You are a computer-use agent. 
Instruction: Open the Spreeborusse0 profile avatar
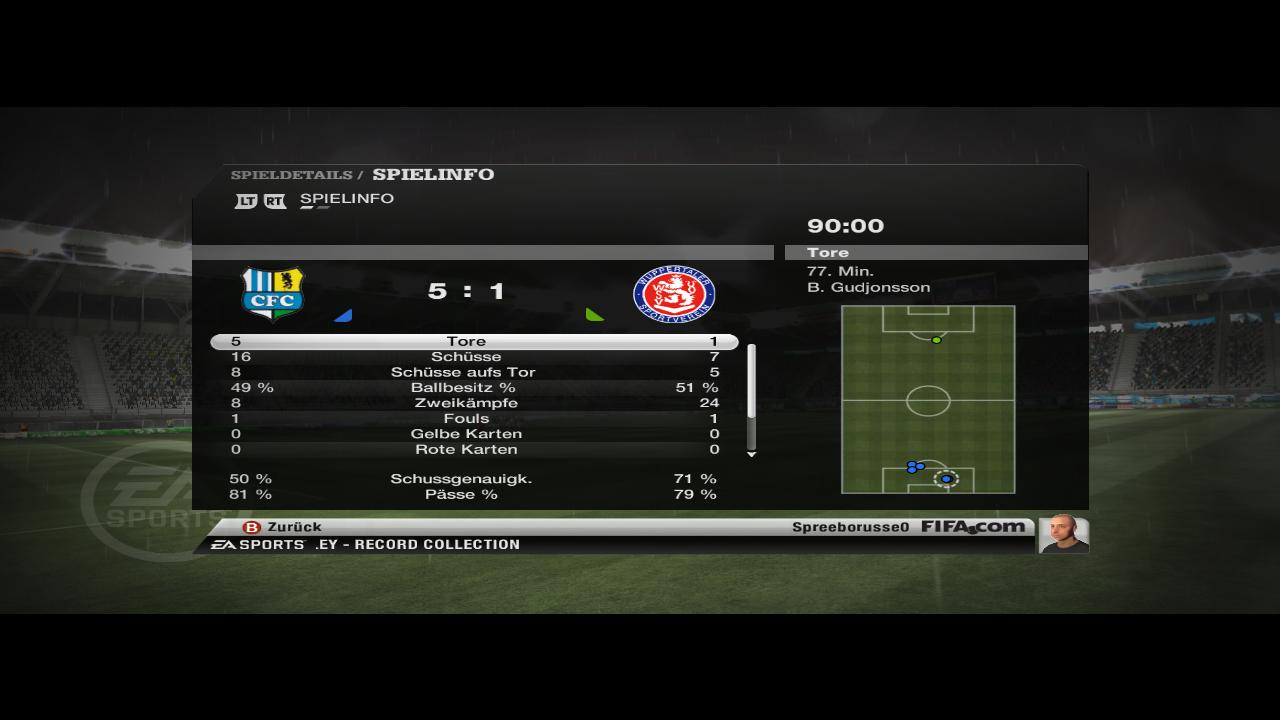[x=1063, y=534]
